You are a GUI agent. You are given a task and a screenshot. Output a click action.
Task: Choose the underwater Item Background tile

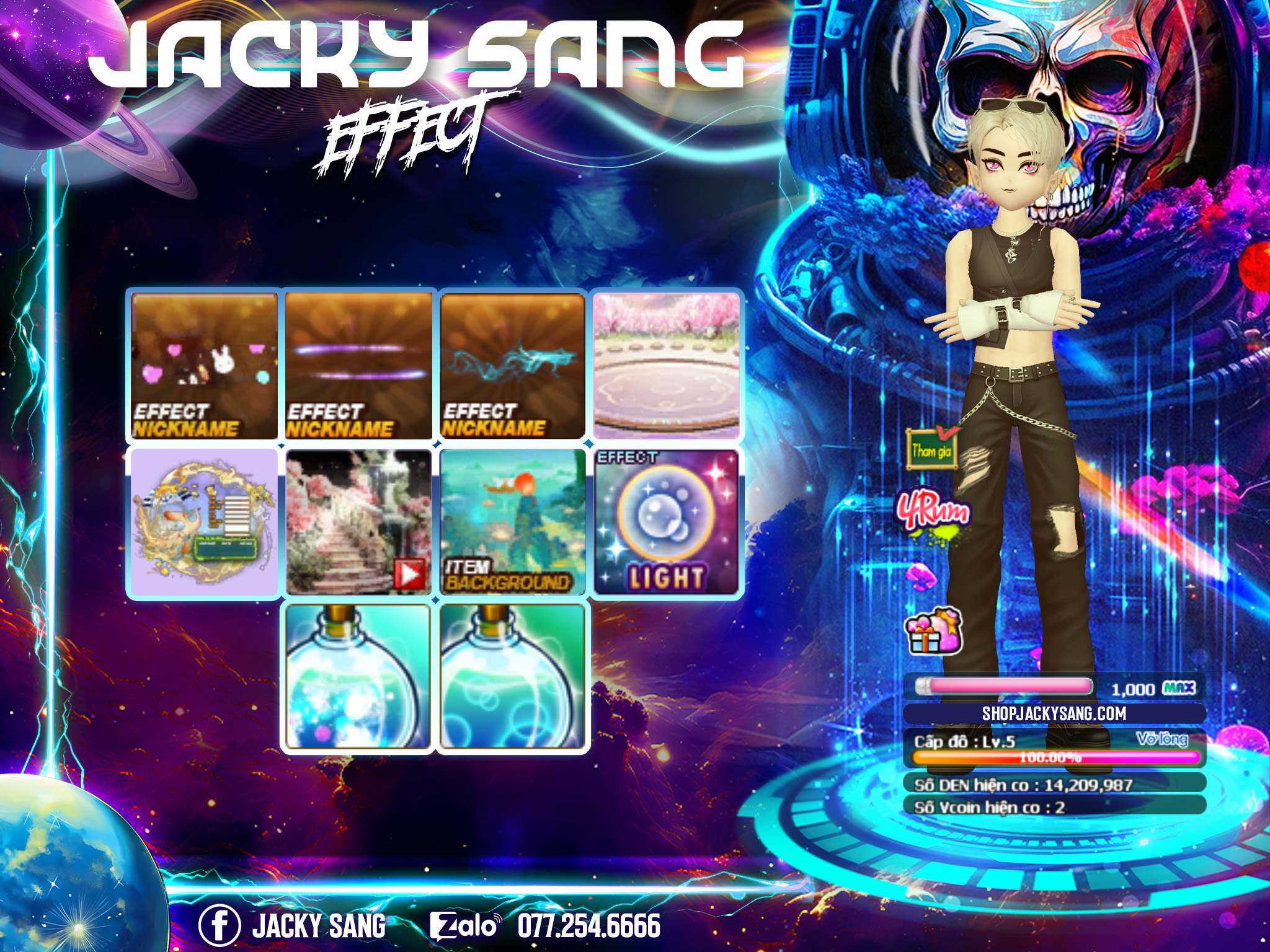[513, 522]
